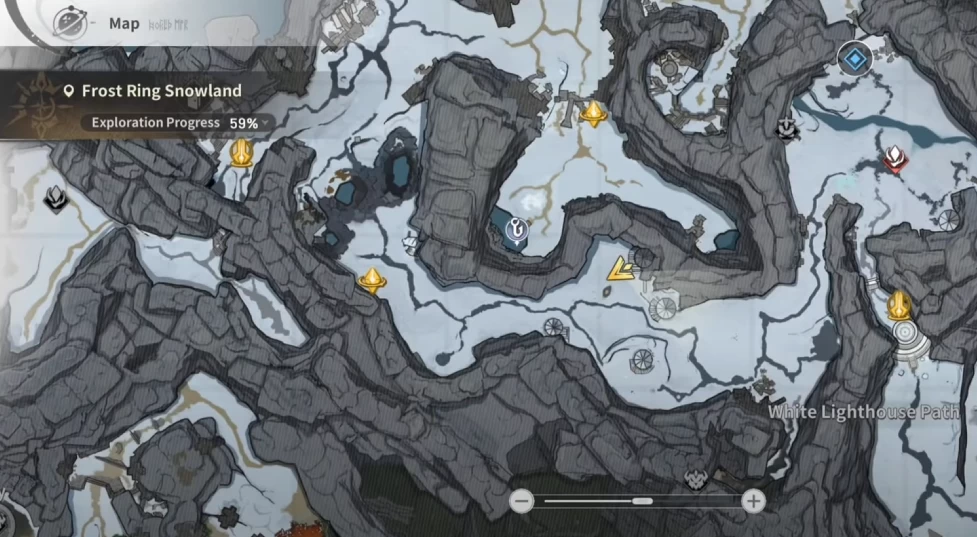Select the blue diamond map marker
The height and width of the screenshot is (537, 977).
(x=854, y=57)
